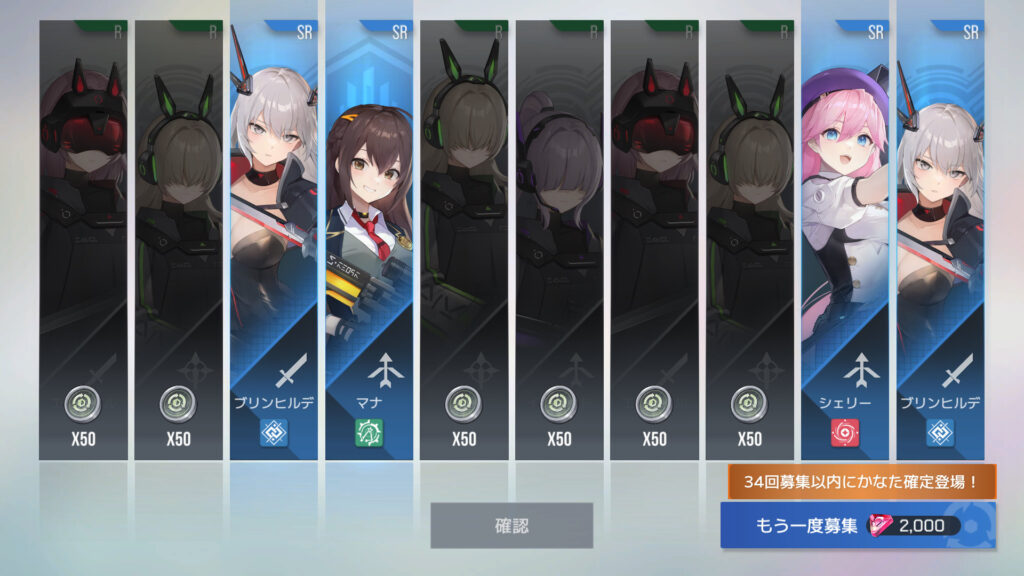Select the purple-haired R character card
Screen dimensions: 1024x576
tap(559, 240)
